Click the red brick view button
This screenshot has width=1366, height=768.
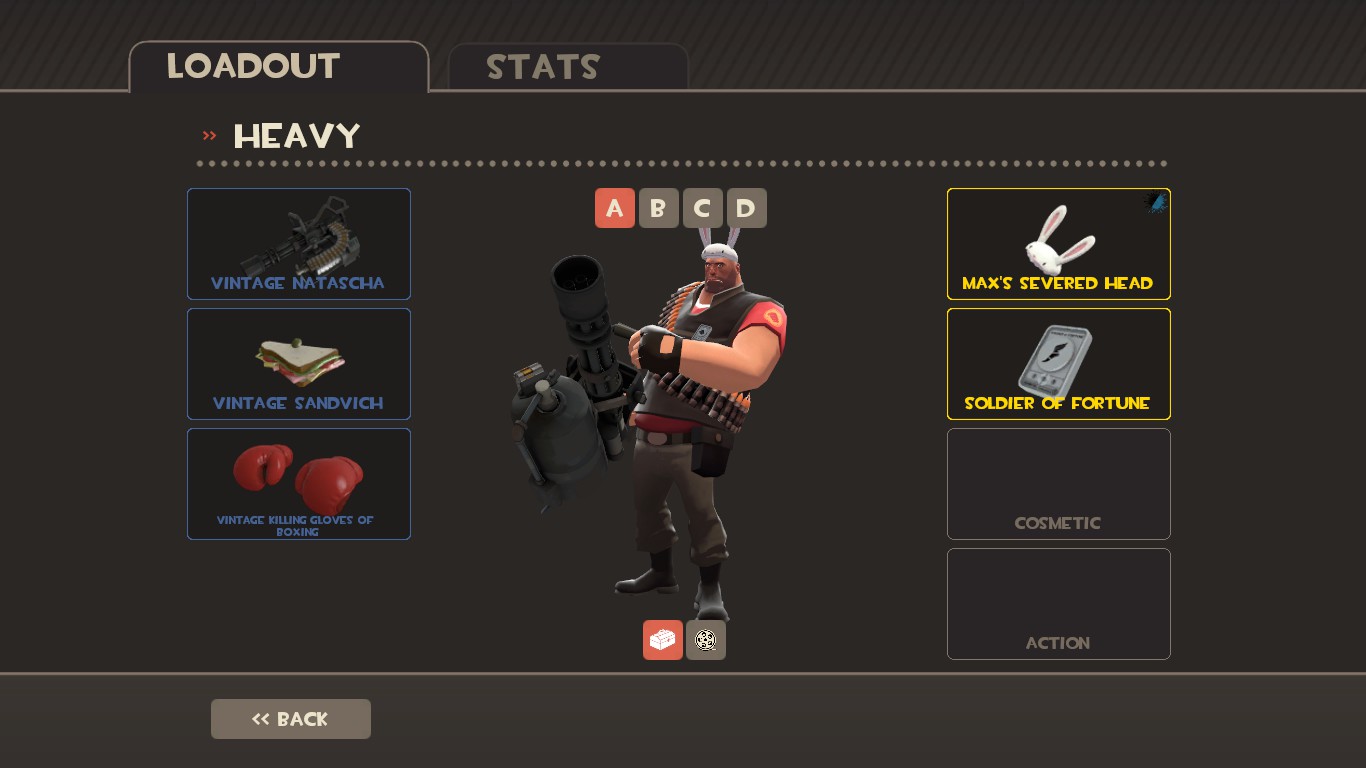pyautogui.click(x=662, y=640)
